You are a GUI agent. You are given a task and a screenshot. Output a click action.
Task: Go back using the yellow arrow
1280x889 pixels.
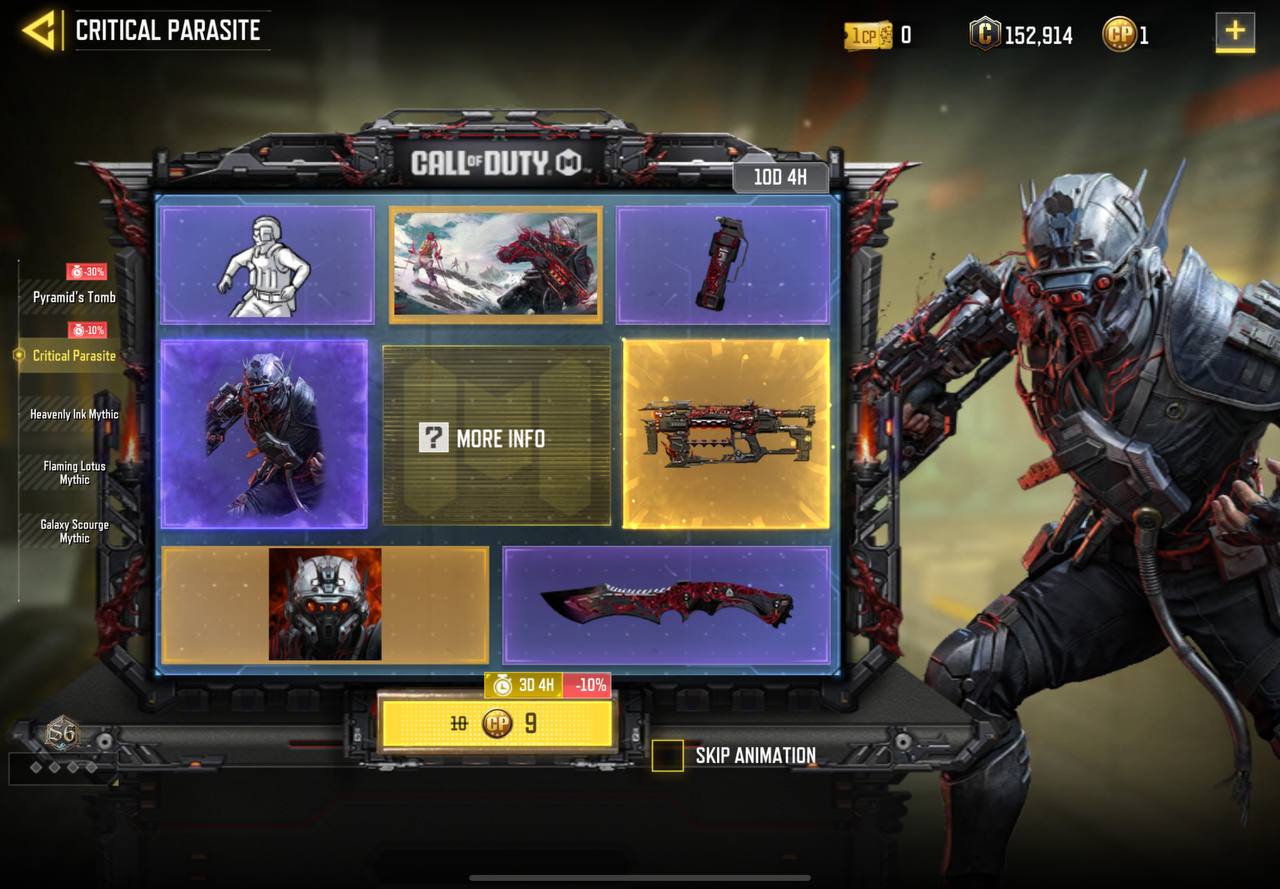[x=39, y=30]
